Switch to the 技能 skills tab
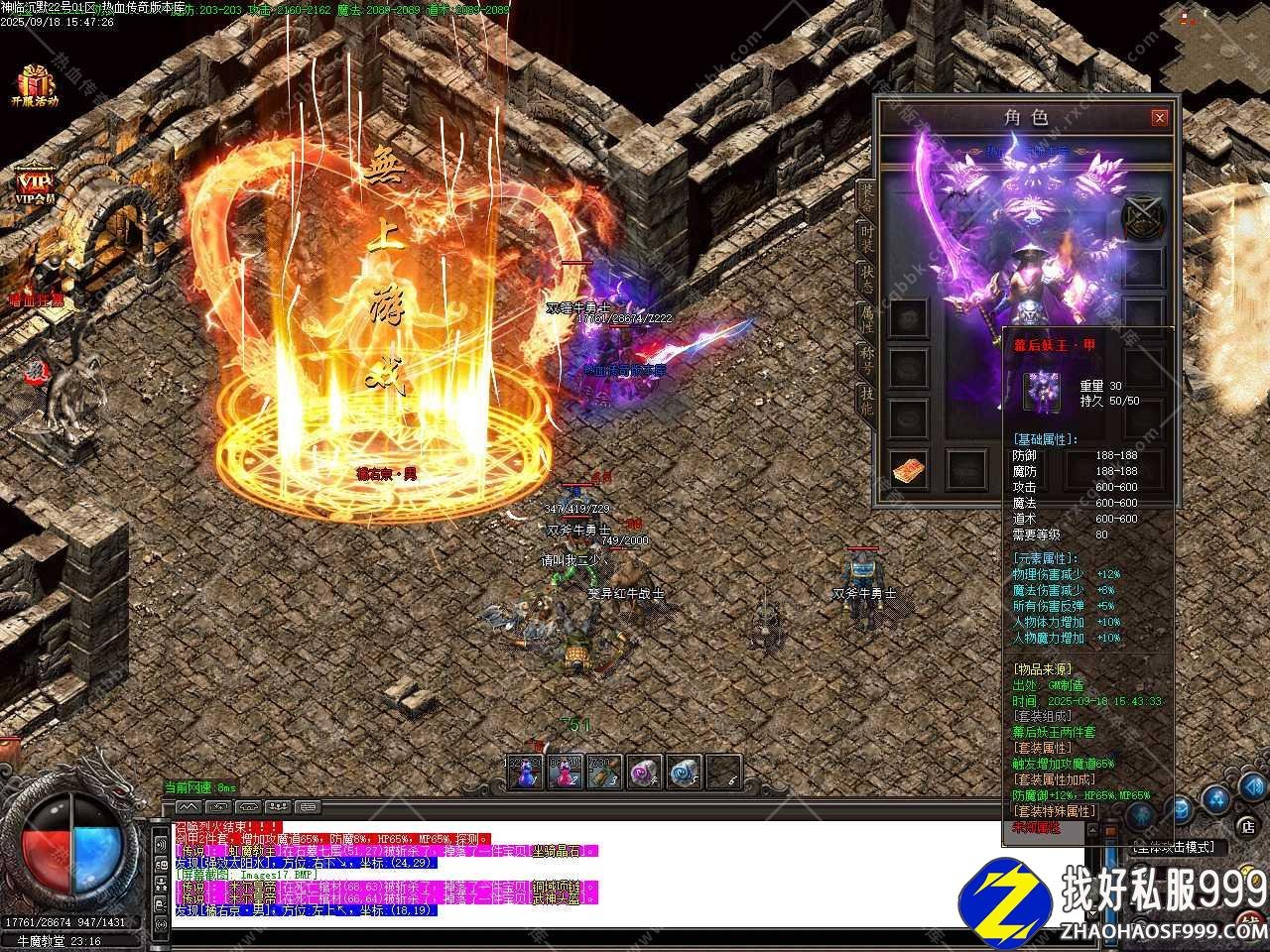This screenshot has height=952, width=1270. 866,397
